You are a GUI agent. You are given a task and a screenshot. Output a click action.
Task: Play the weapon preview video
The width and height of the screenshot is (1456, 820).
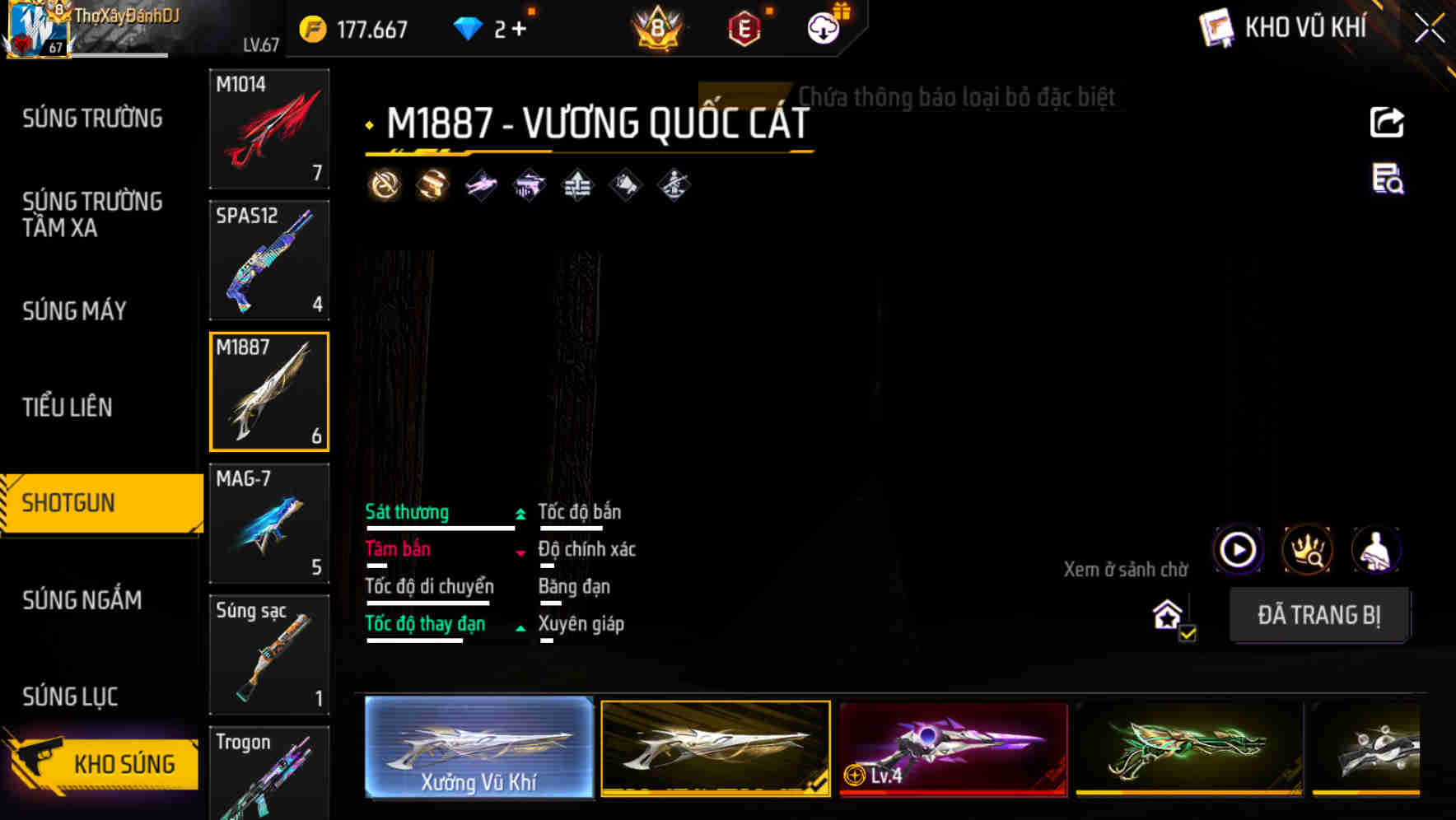[x=1237, y=550]
